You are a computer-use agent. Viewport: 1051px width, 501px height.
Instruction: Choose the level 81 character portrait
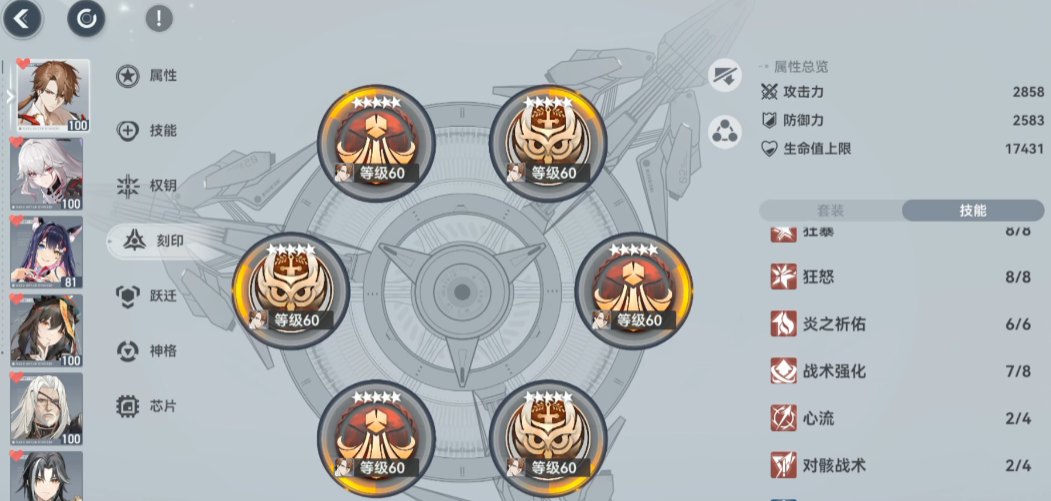(x=47, y=251)
